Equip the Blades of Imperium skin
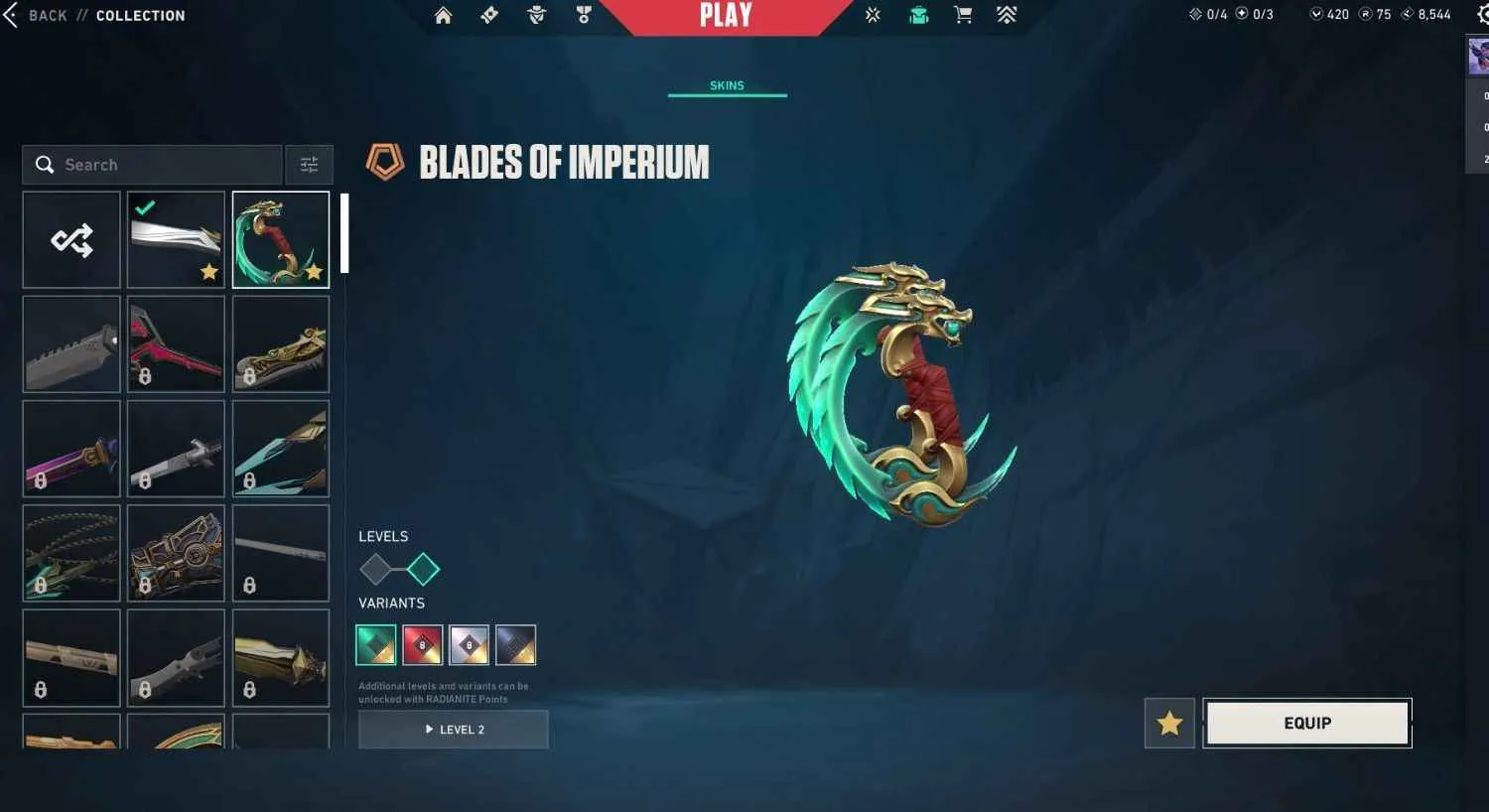This screenshot has height=812, width=1489. click(1305, 723)
